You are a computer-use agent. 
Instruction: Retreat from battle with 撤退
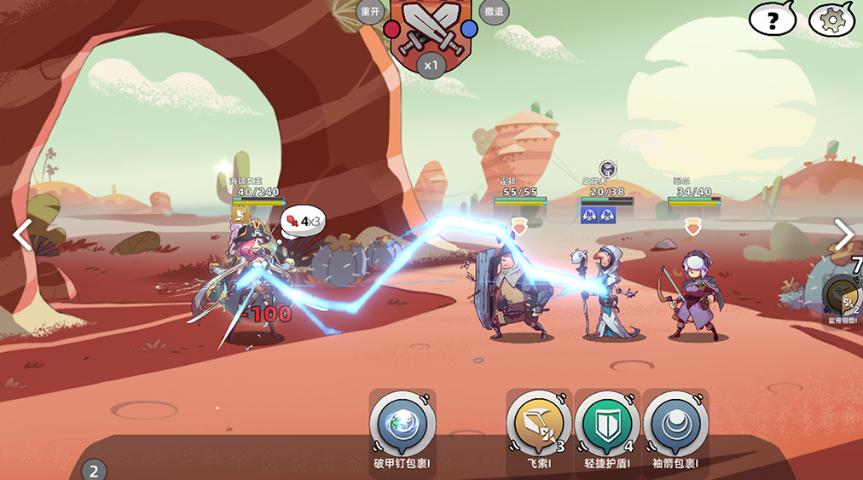pyautogui.click(x=493, y=12)
